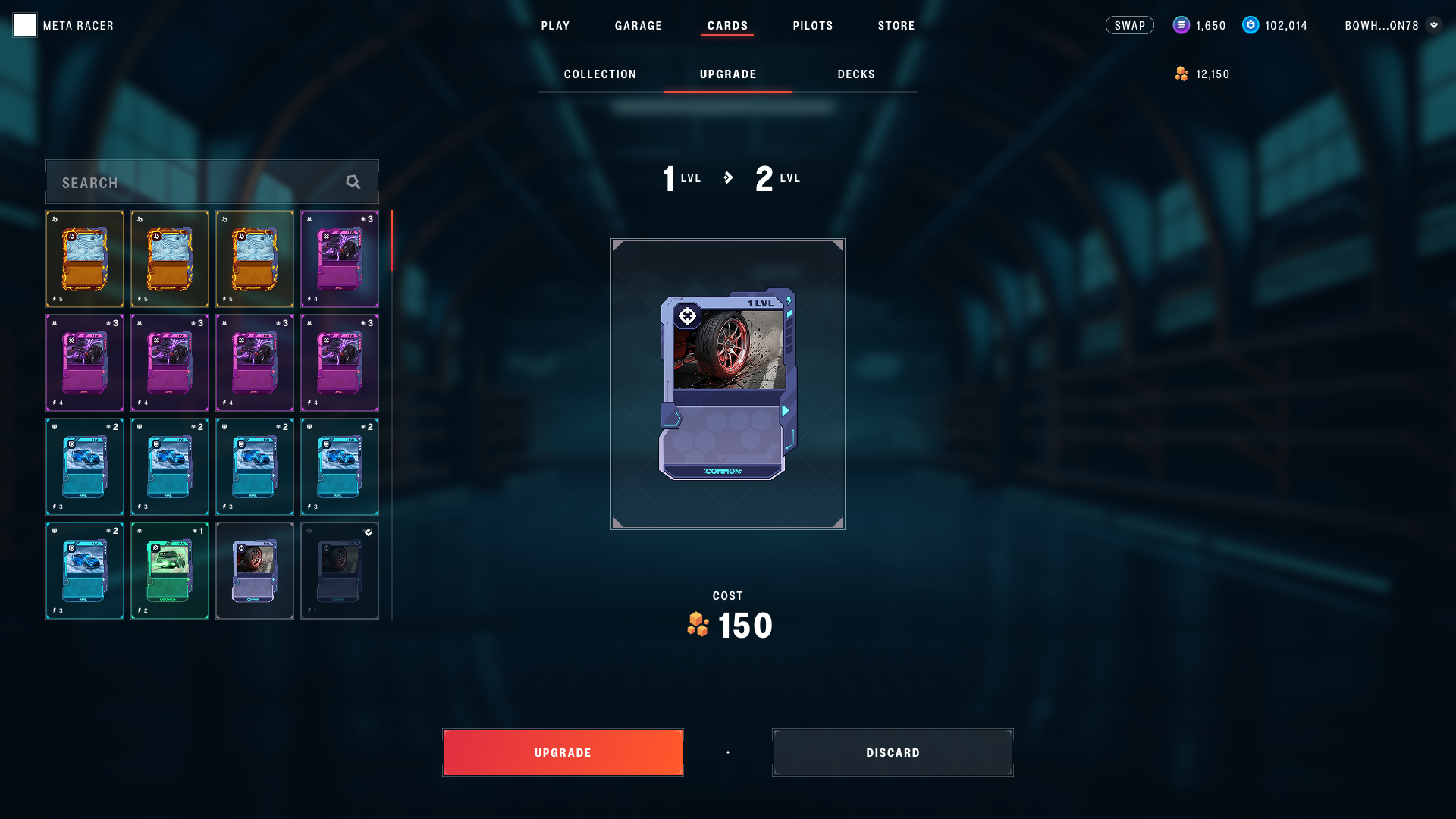The height and width of the screenshot is (819, 1456).
Task: Open the Cards section
Action: 727,26
